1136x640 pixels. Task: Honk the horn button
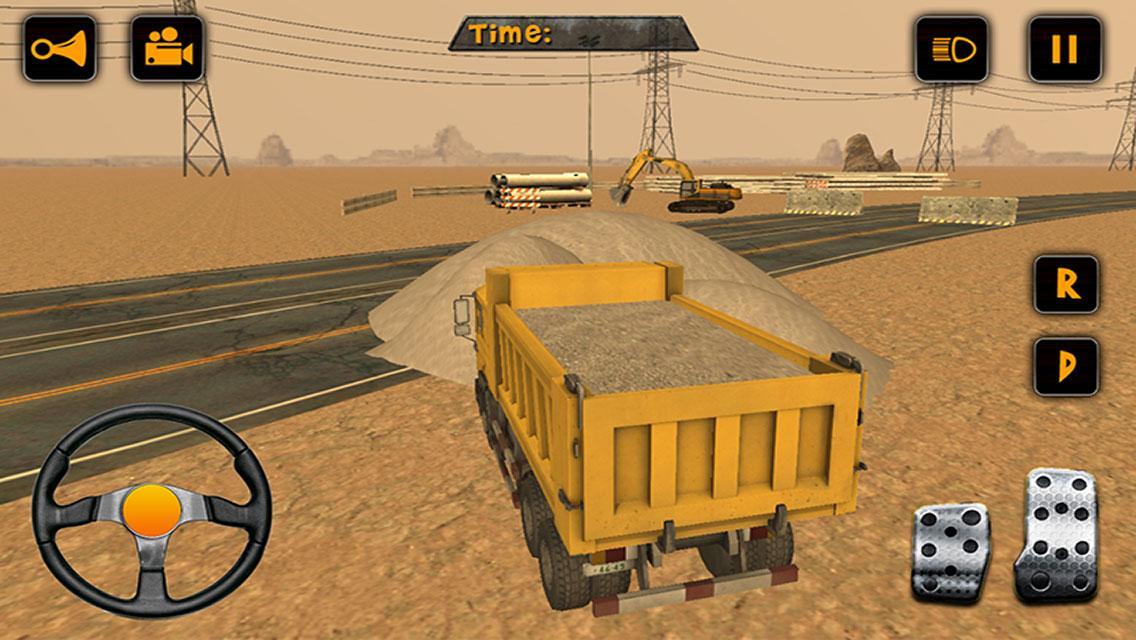(x=59, y=48)
